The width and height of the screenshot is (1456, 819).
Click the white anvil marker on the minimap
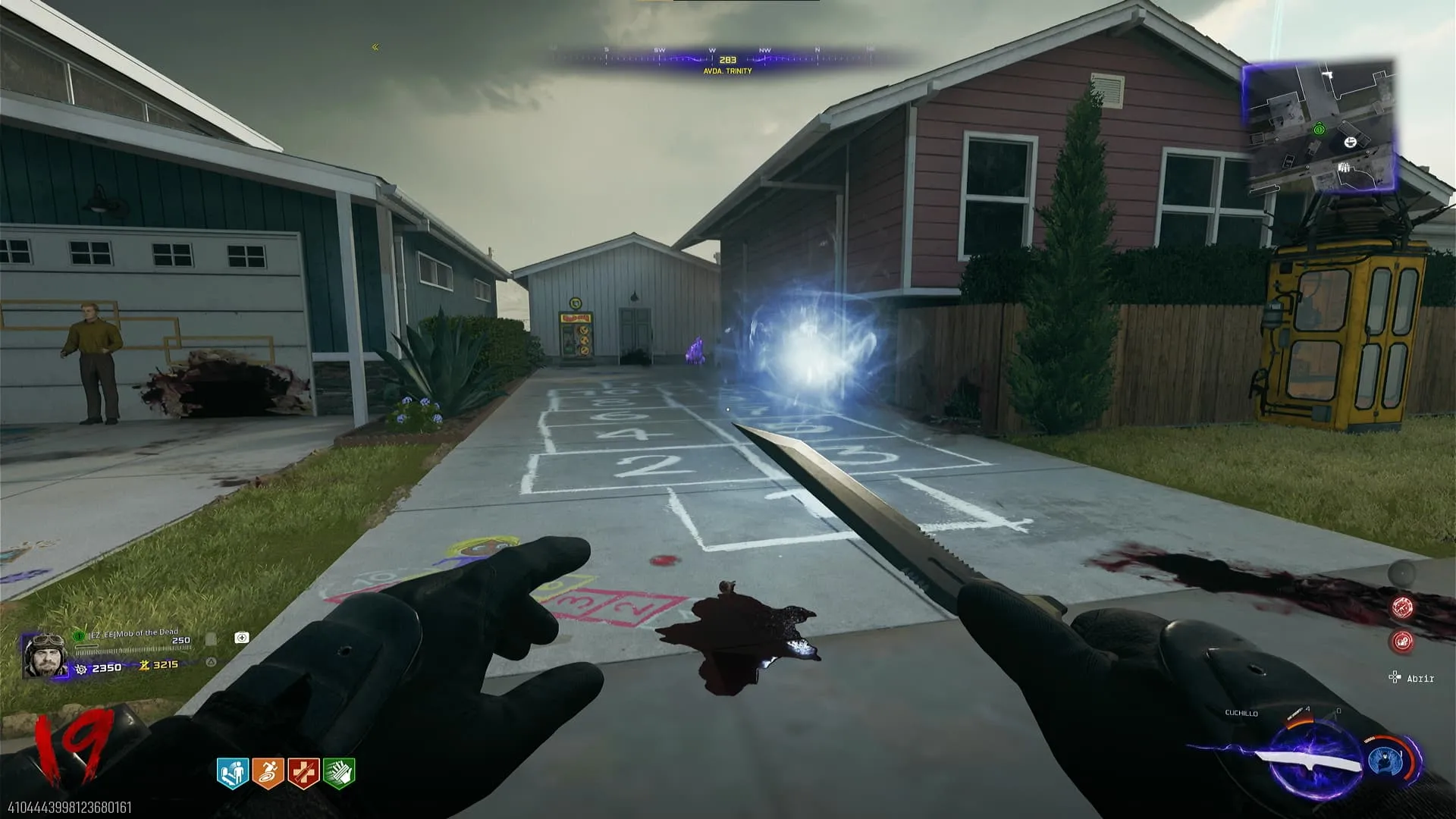pos(1350,142)
